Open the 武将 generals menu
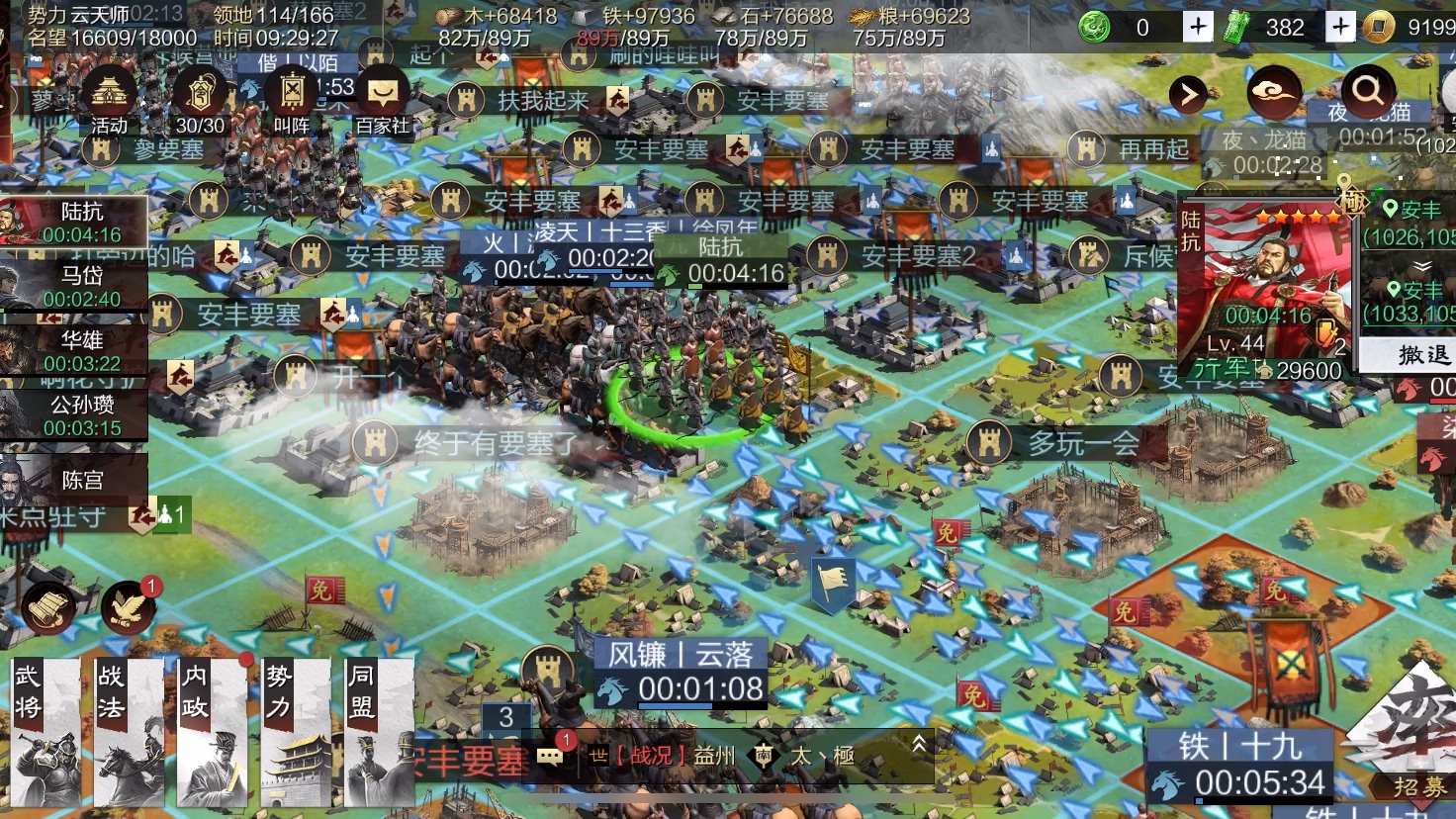The image size is (1456, 819). [45, 733]
